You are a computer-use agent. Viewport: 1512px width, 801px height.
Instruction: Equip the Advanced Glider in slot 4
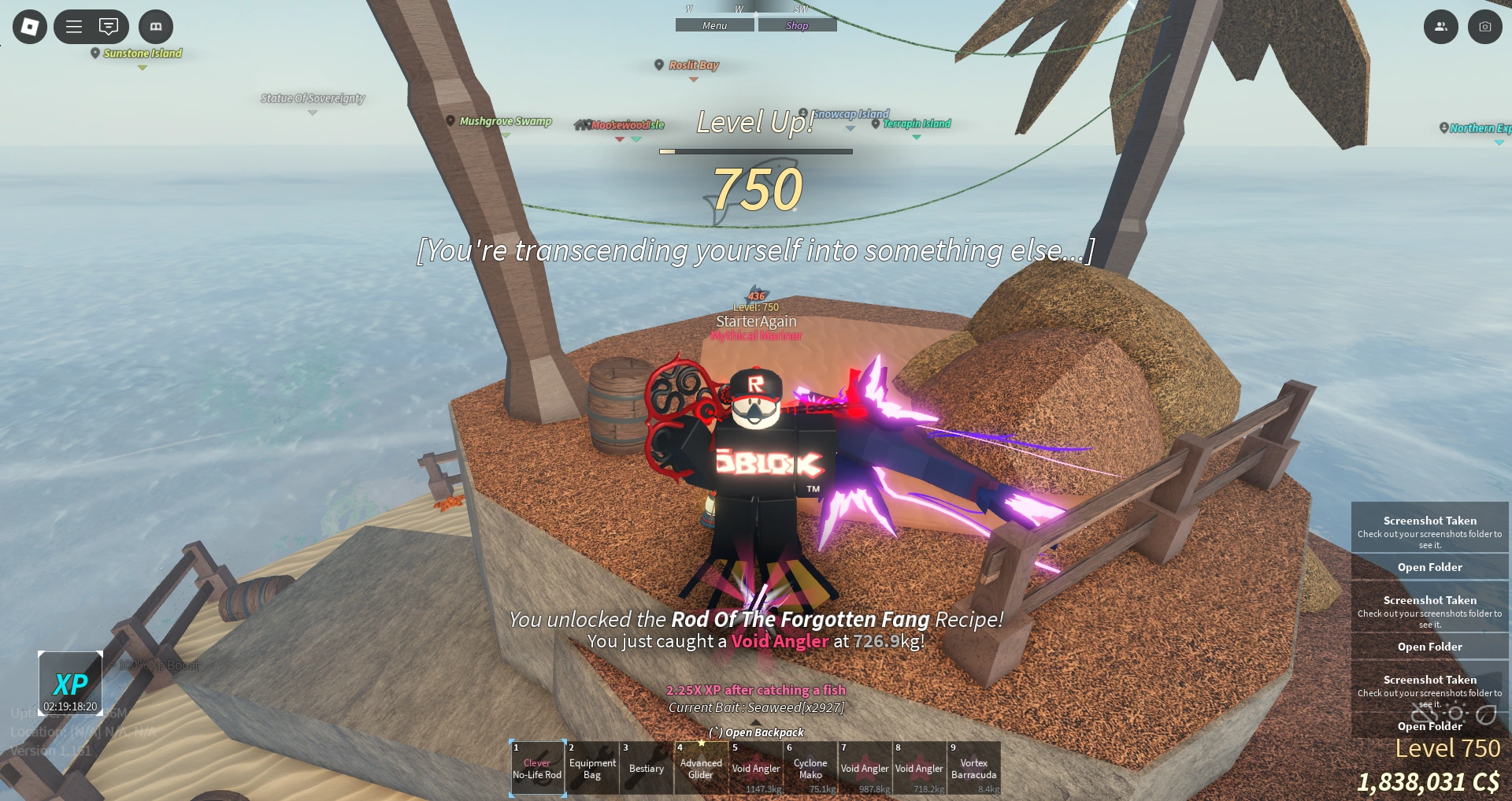pos(700,768)
